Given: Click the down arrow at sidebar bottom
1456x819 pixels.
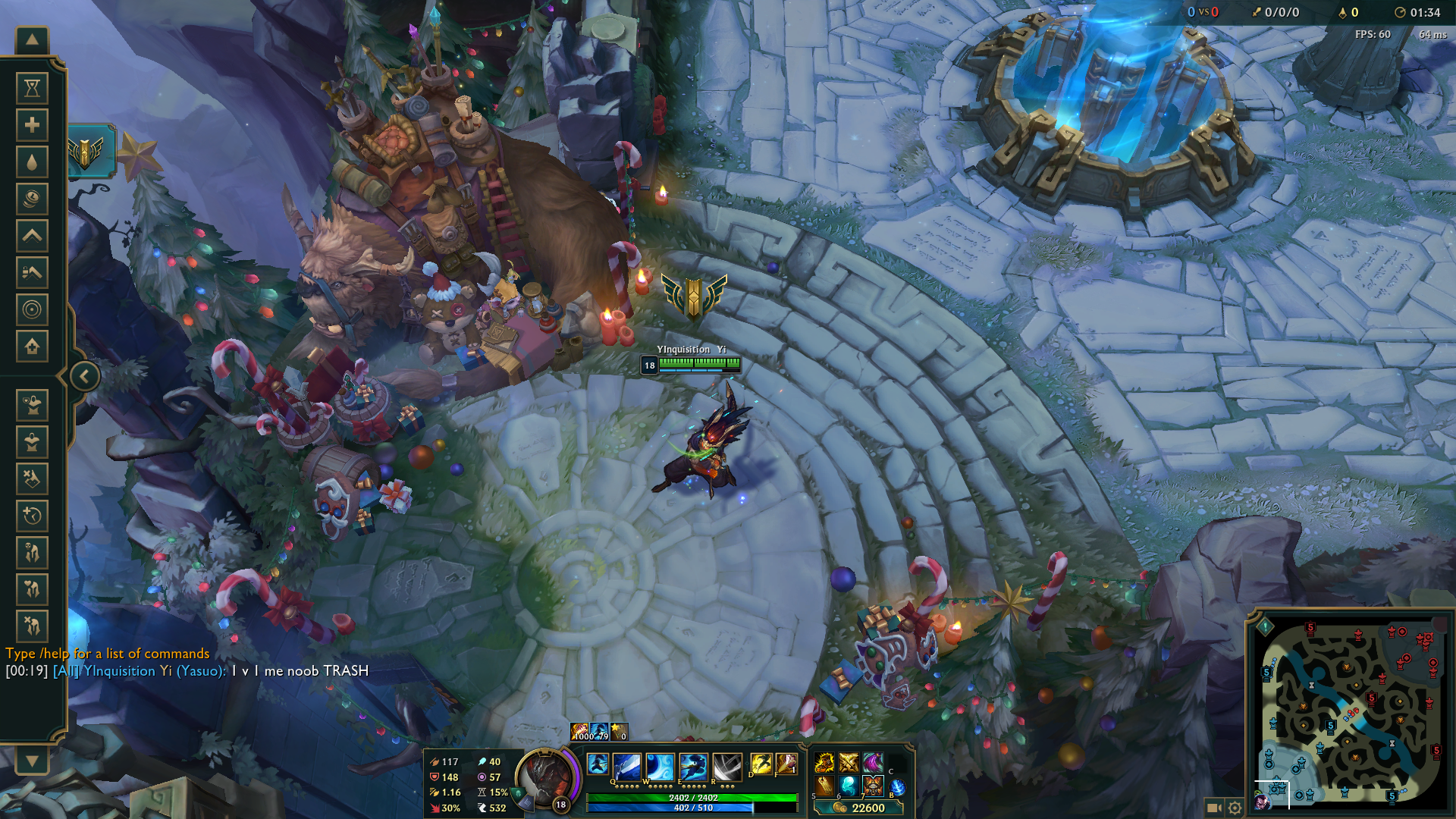Looking at the screenshot, I should pyautogui.click(x=30, y=762).
